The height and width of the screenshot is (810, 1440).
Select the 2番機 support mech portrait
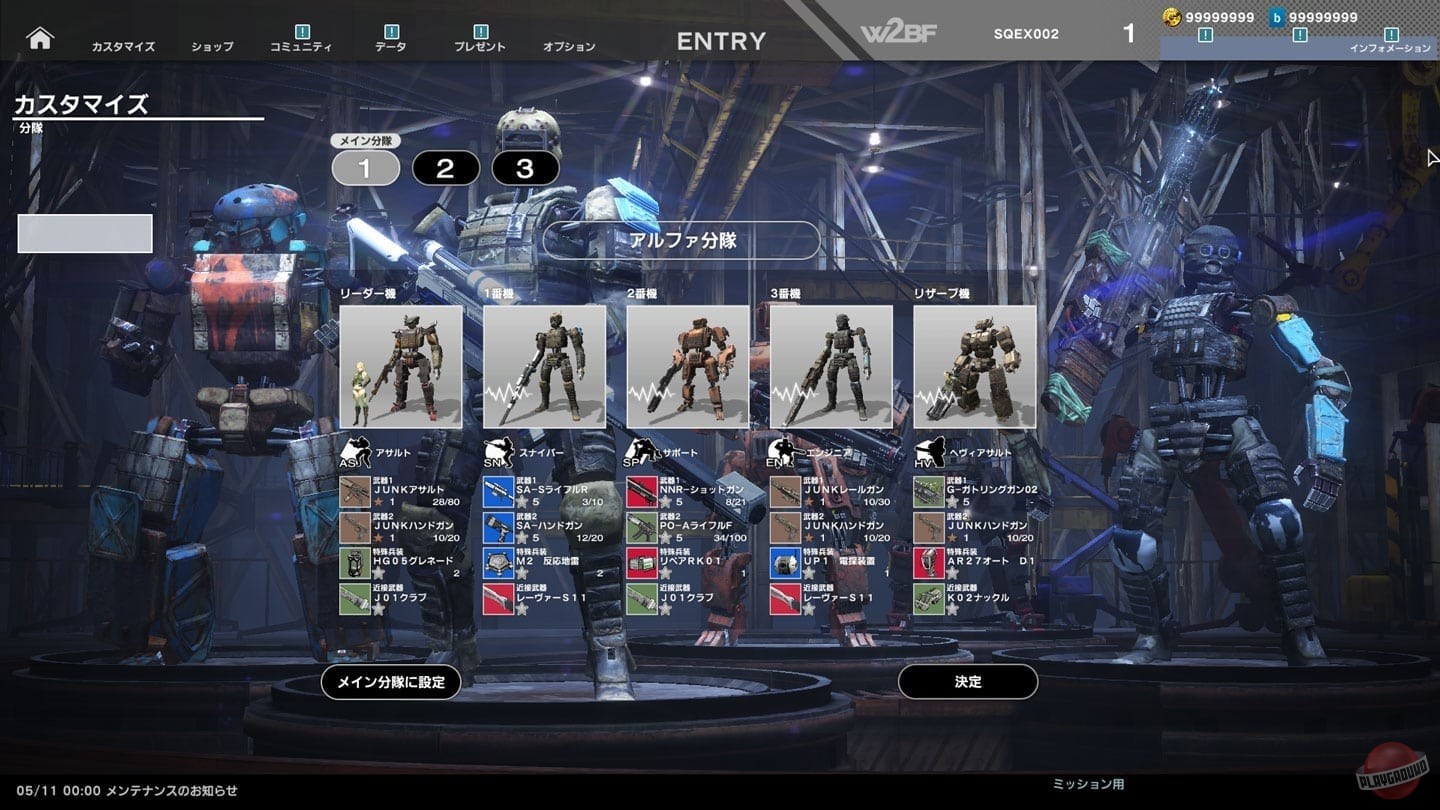click(688, 367)
